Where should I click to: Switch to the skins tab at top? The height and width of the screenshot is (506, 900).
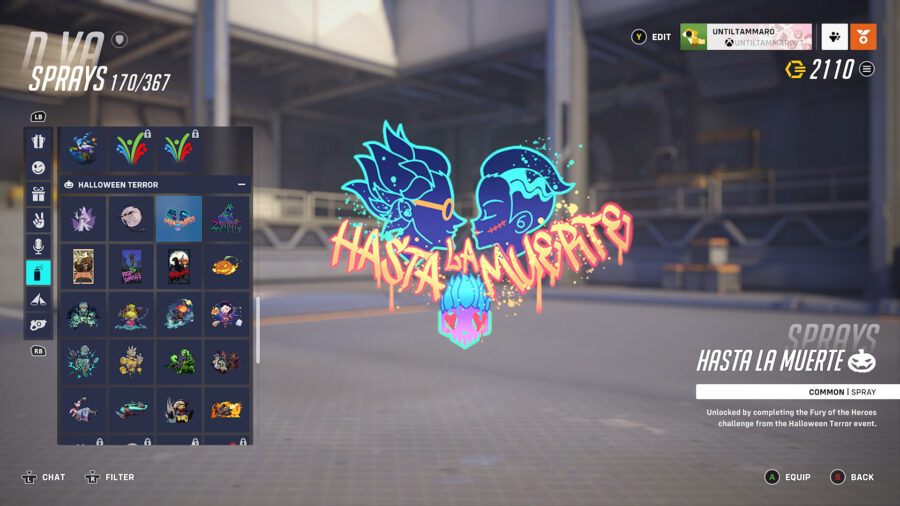click(x=38, y=142)
